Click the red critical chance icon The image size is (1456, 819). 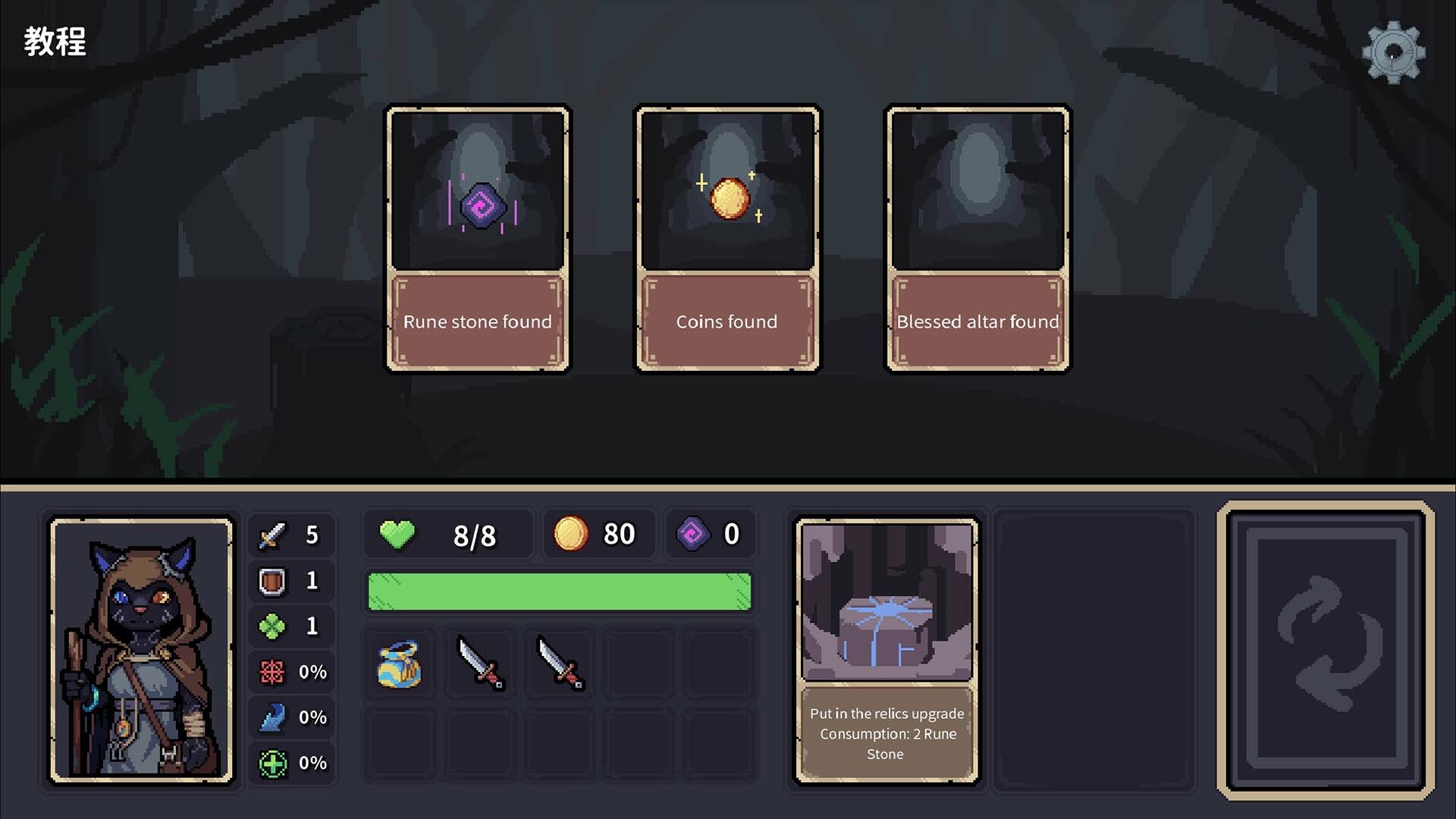point(271,672)
